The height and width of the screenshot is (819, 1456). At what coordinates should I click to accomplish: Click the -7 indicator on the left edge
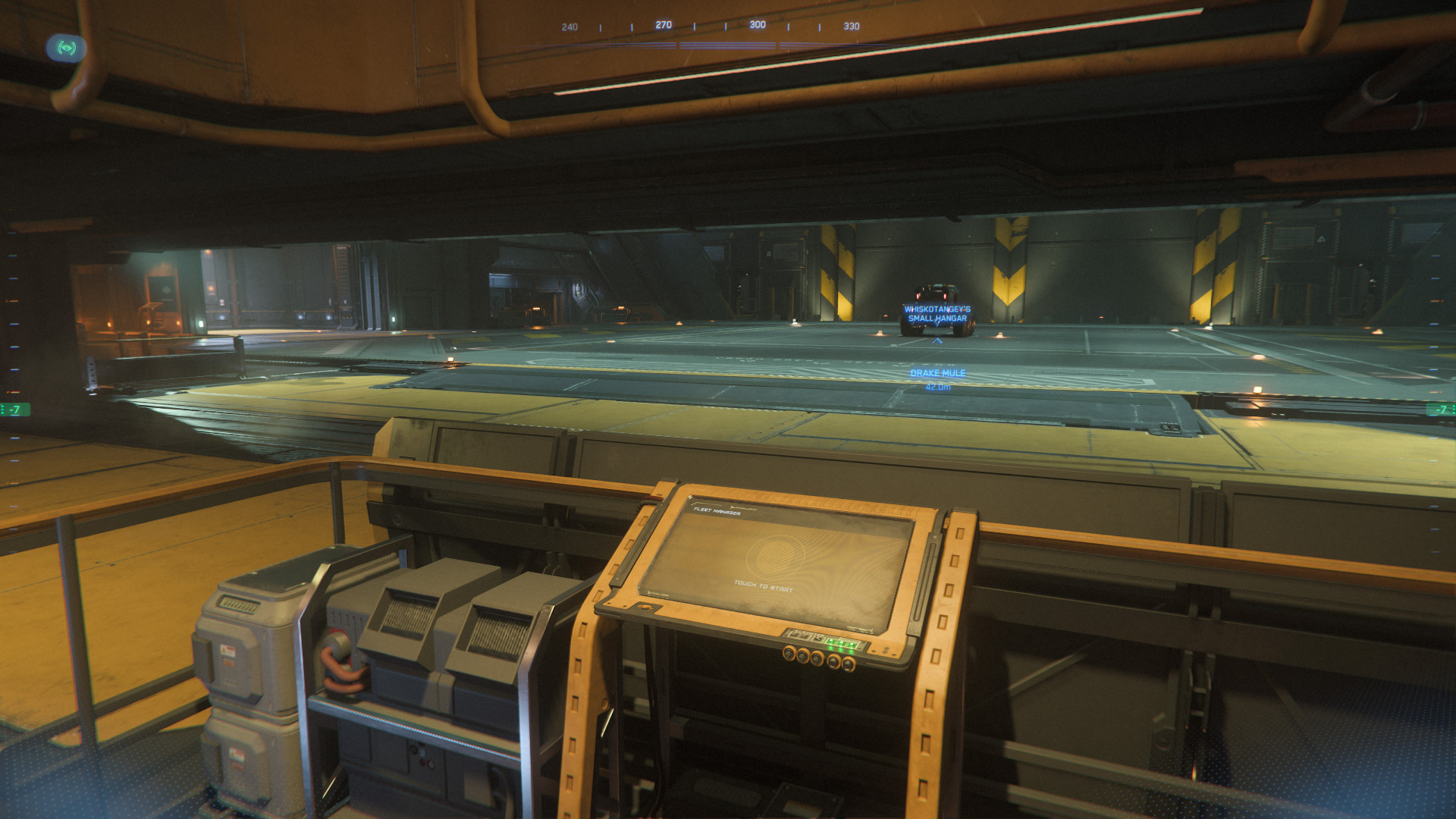coord(14,408)
